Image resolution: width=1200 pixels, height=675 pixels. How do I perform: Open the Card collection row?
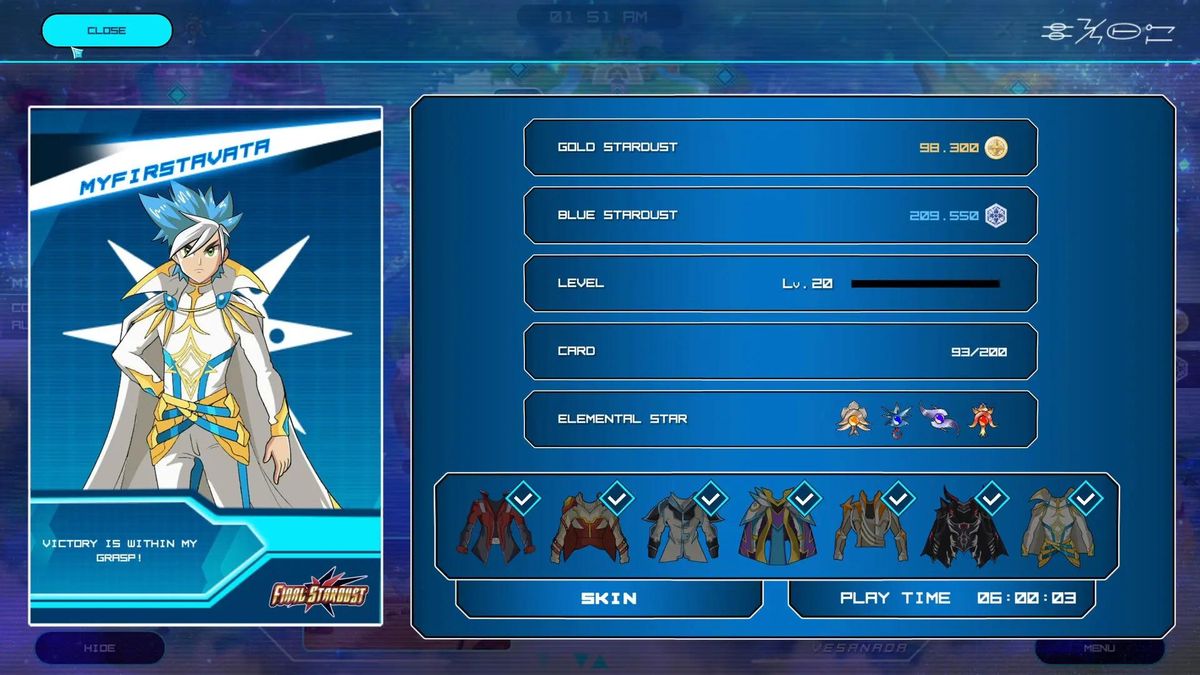tap(780, 352)
